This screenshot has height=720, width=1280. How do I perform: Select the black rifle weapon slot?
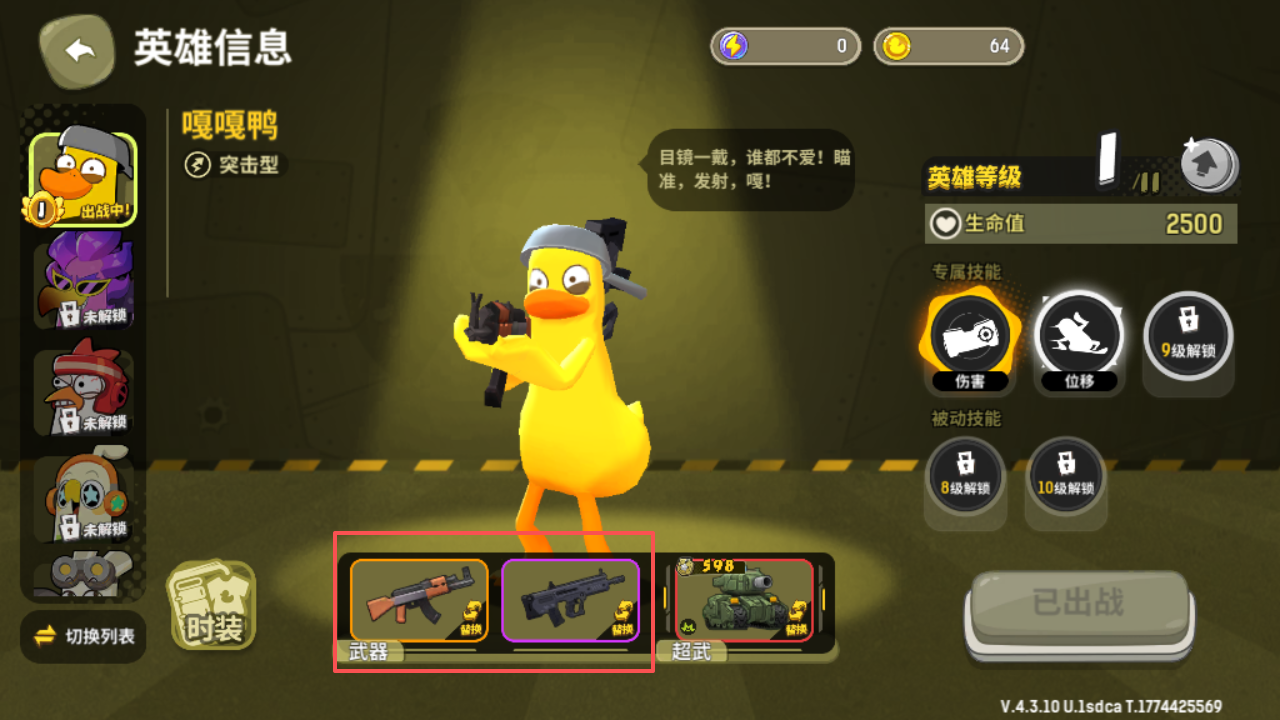(570, 600)
